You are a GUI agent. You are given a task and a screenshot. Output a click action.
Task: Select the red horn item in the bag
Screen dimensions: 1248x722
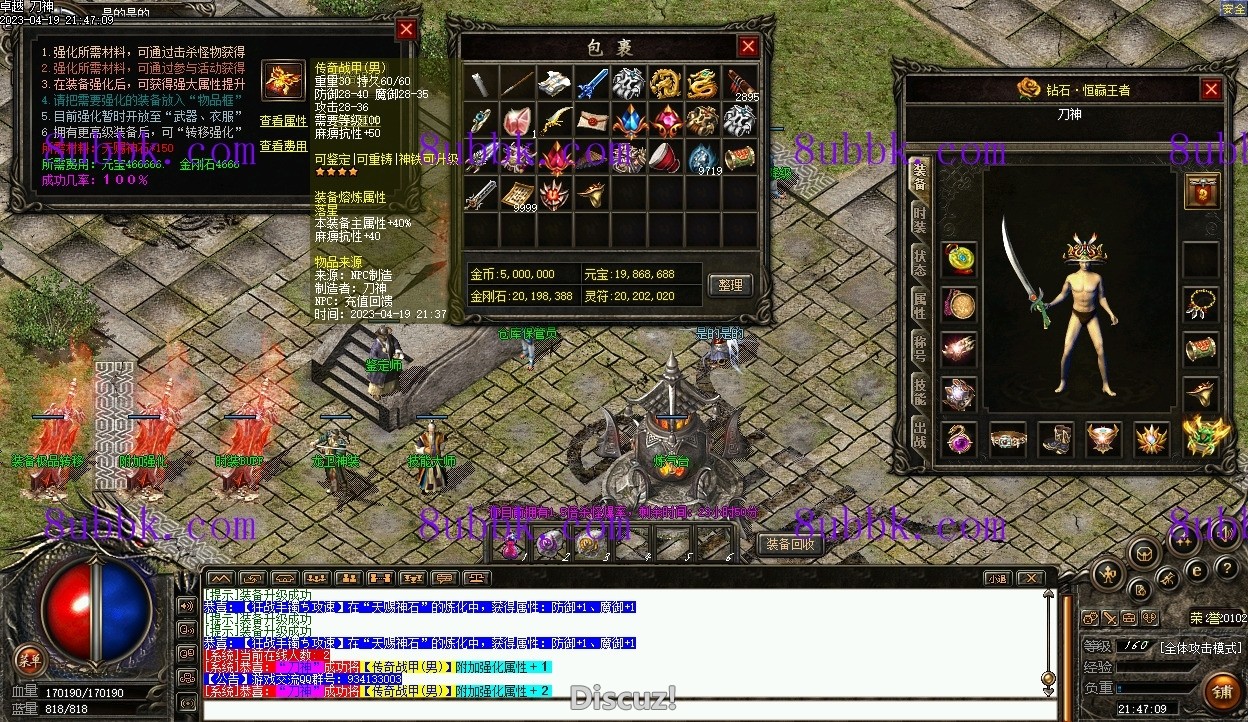coord(665,157)
